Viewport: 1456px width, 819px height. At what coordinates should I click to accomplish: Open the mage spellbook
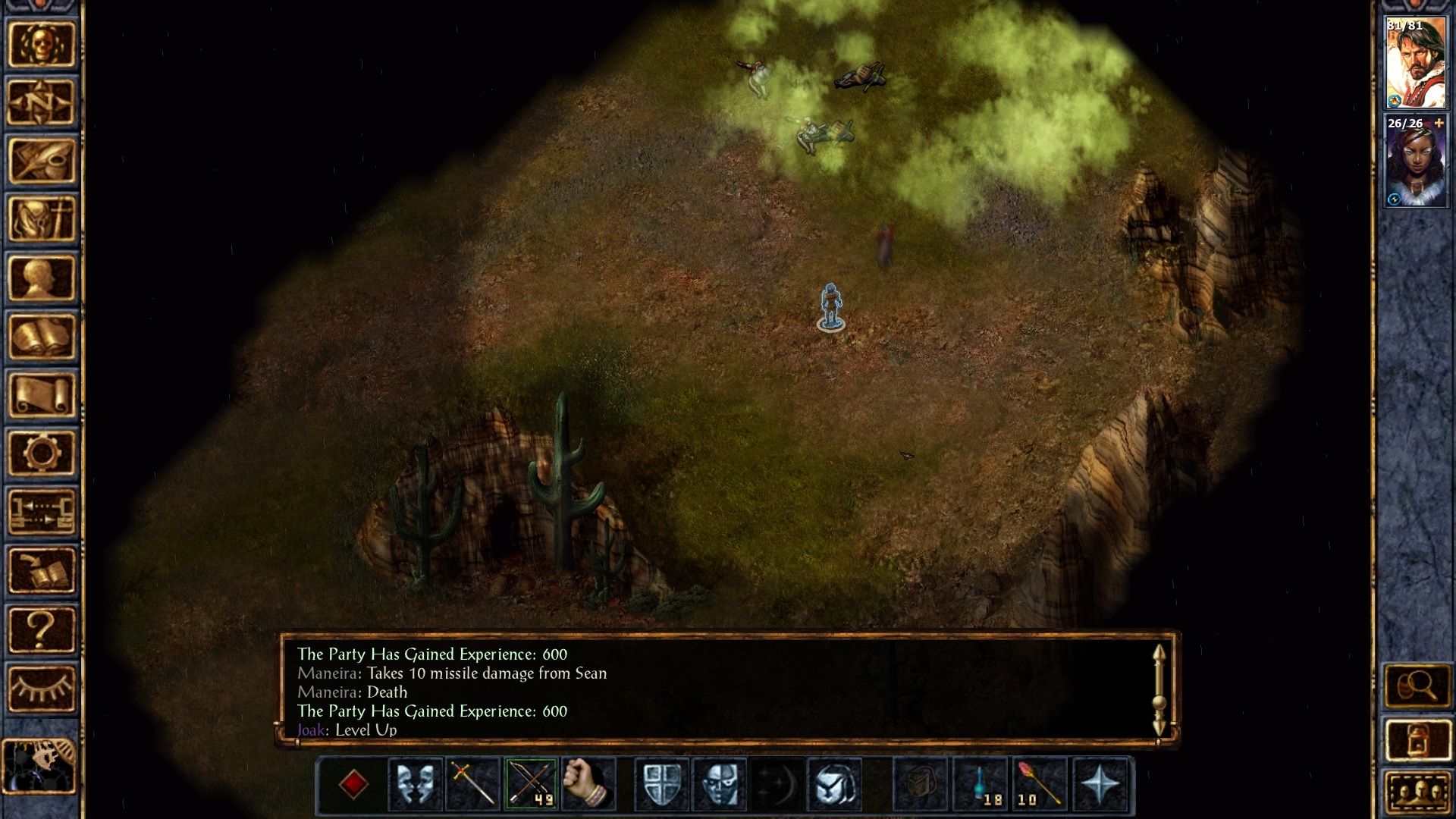pyautogui.click(x=42, y=337)
